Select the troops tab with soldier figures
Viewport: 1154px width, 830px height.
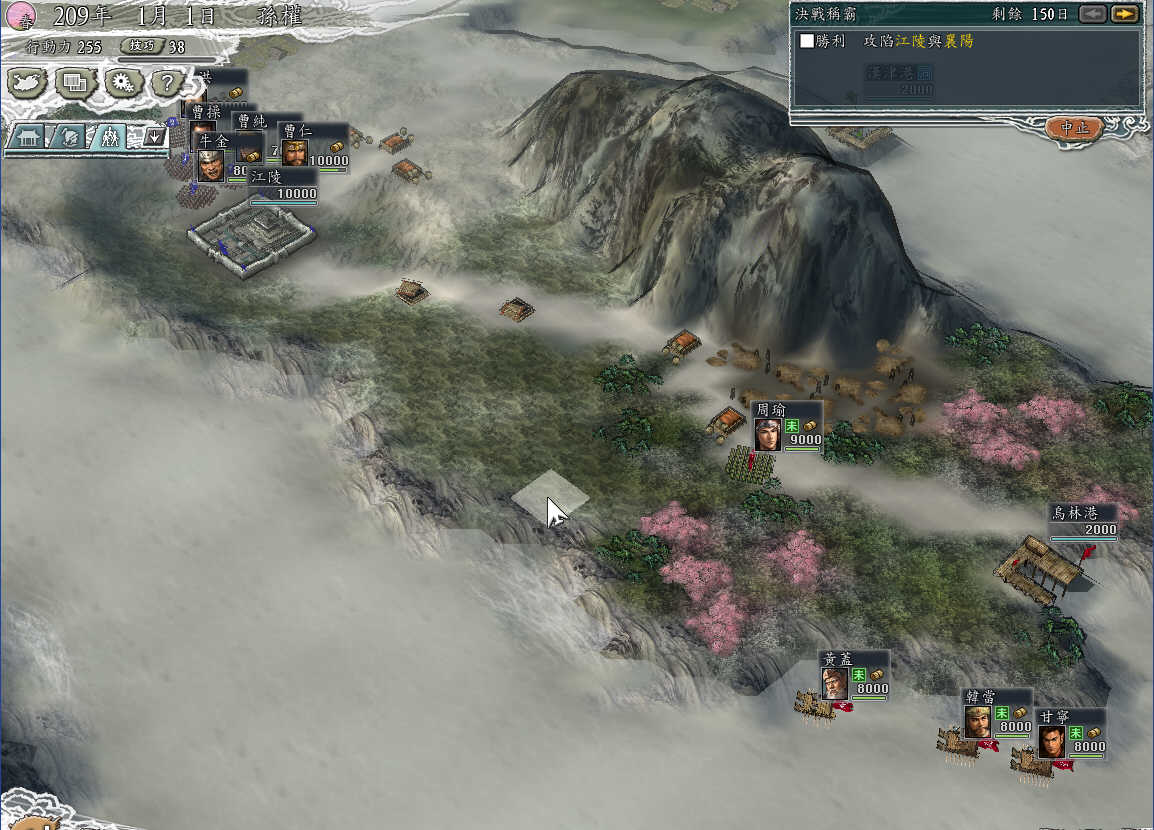point(110,138)
